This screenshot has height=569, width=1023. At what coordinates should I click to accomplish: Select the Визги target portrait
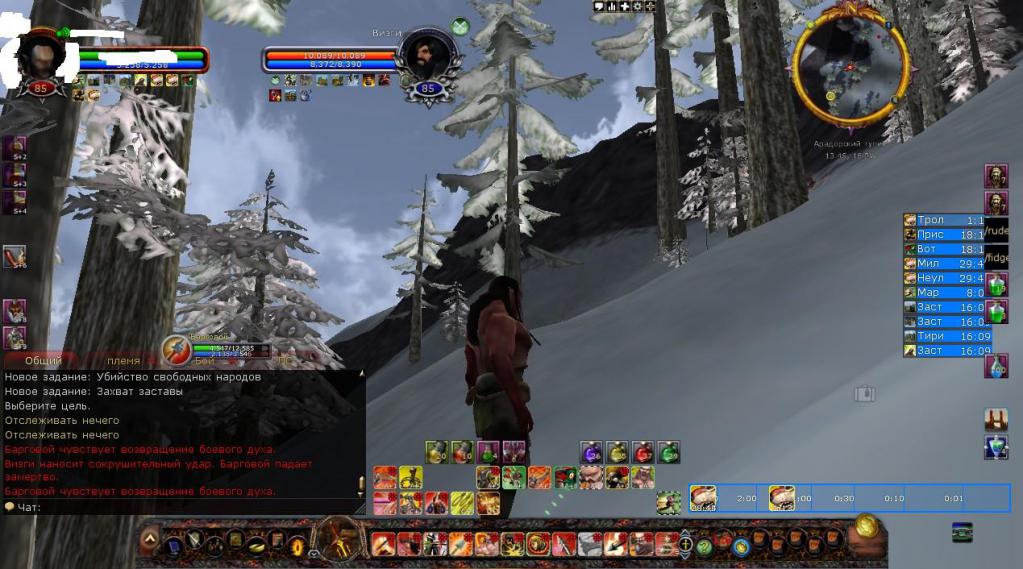pyautogui.click(x=428, y=59)
